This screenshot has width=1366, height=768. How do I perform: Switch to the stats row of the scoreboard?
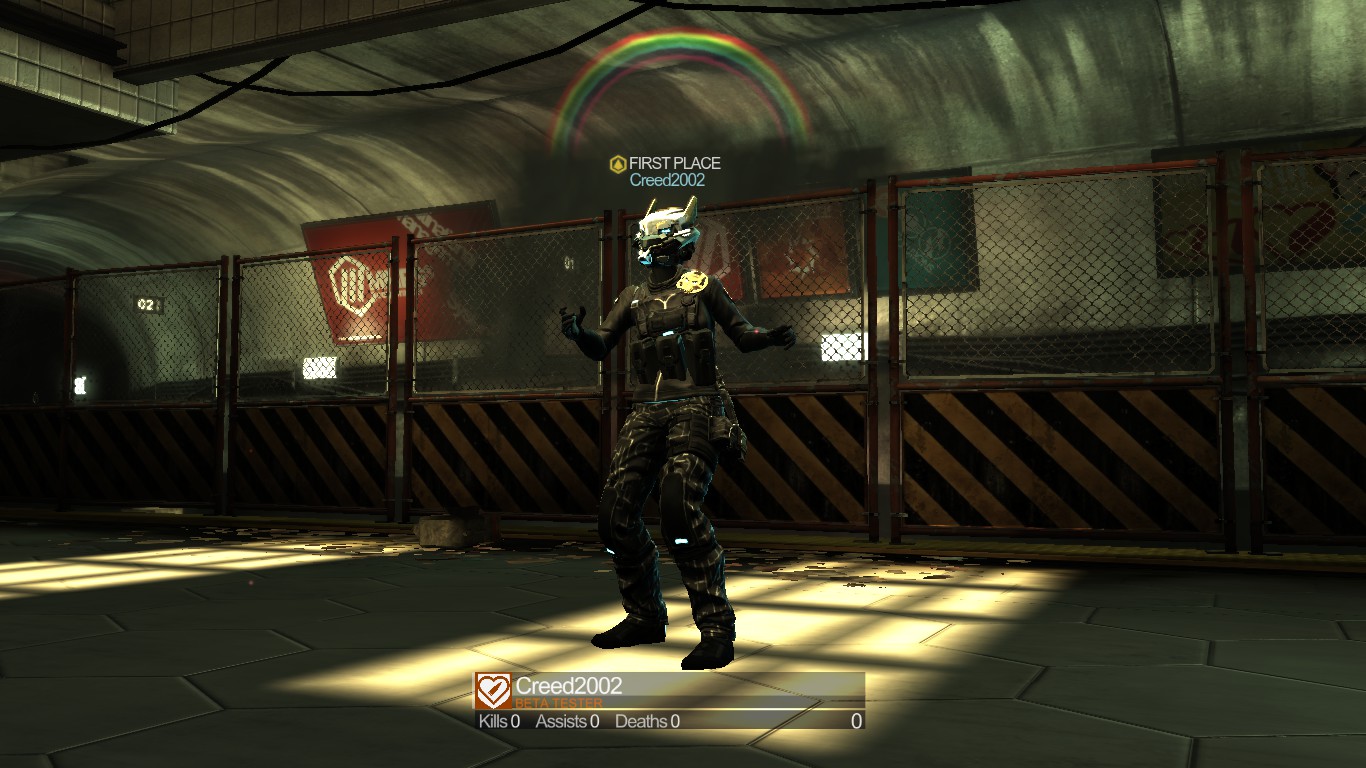[x=660, y=721]
